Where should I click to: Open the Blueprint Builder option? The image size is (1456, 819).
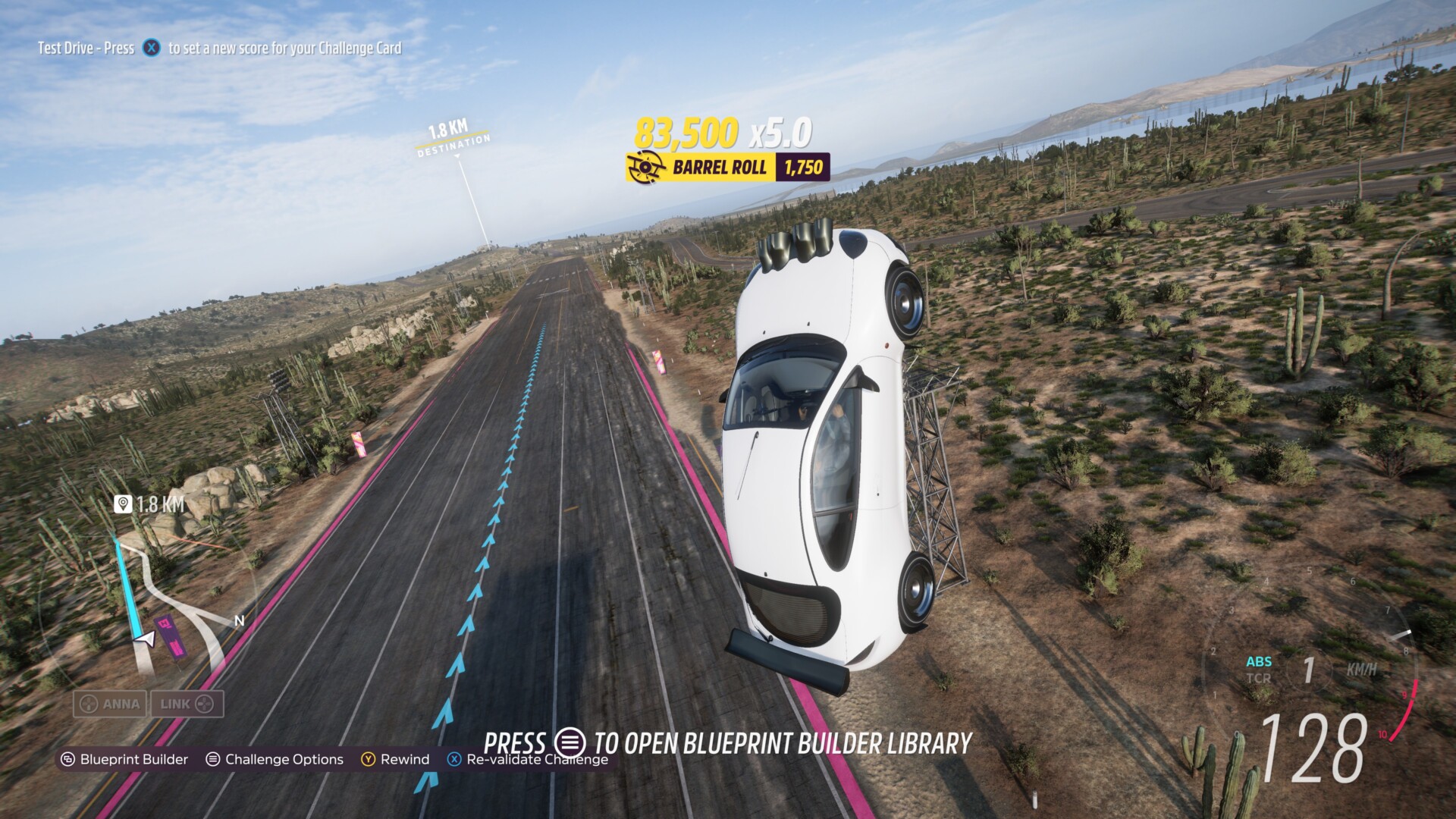click(x=125, y=759)
